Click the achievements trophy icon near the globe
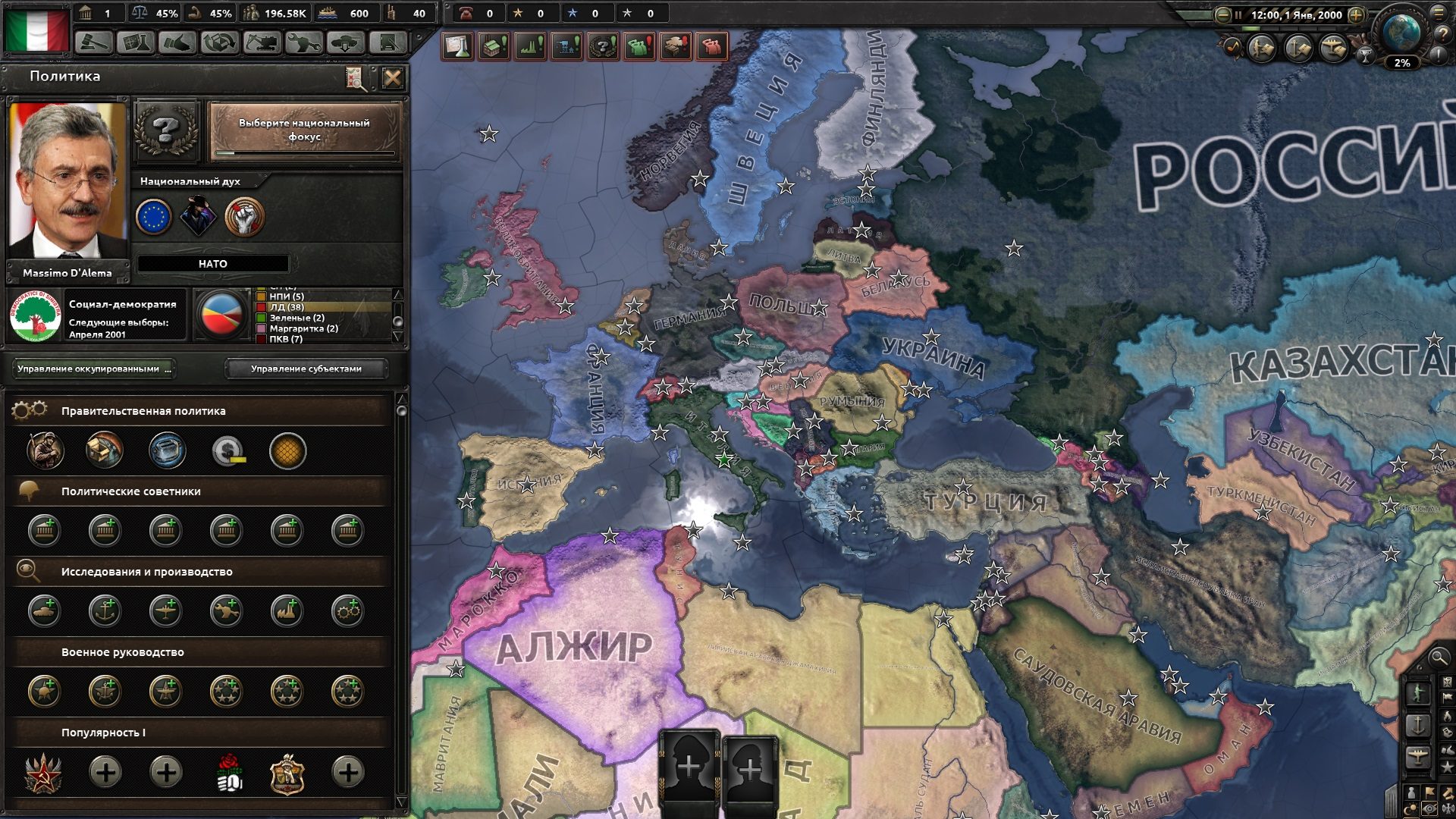The image size is (1456, 819). coord(1365,55)
